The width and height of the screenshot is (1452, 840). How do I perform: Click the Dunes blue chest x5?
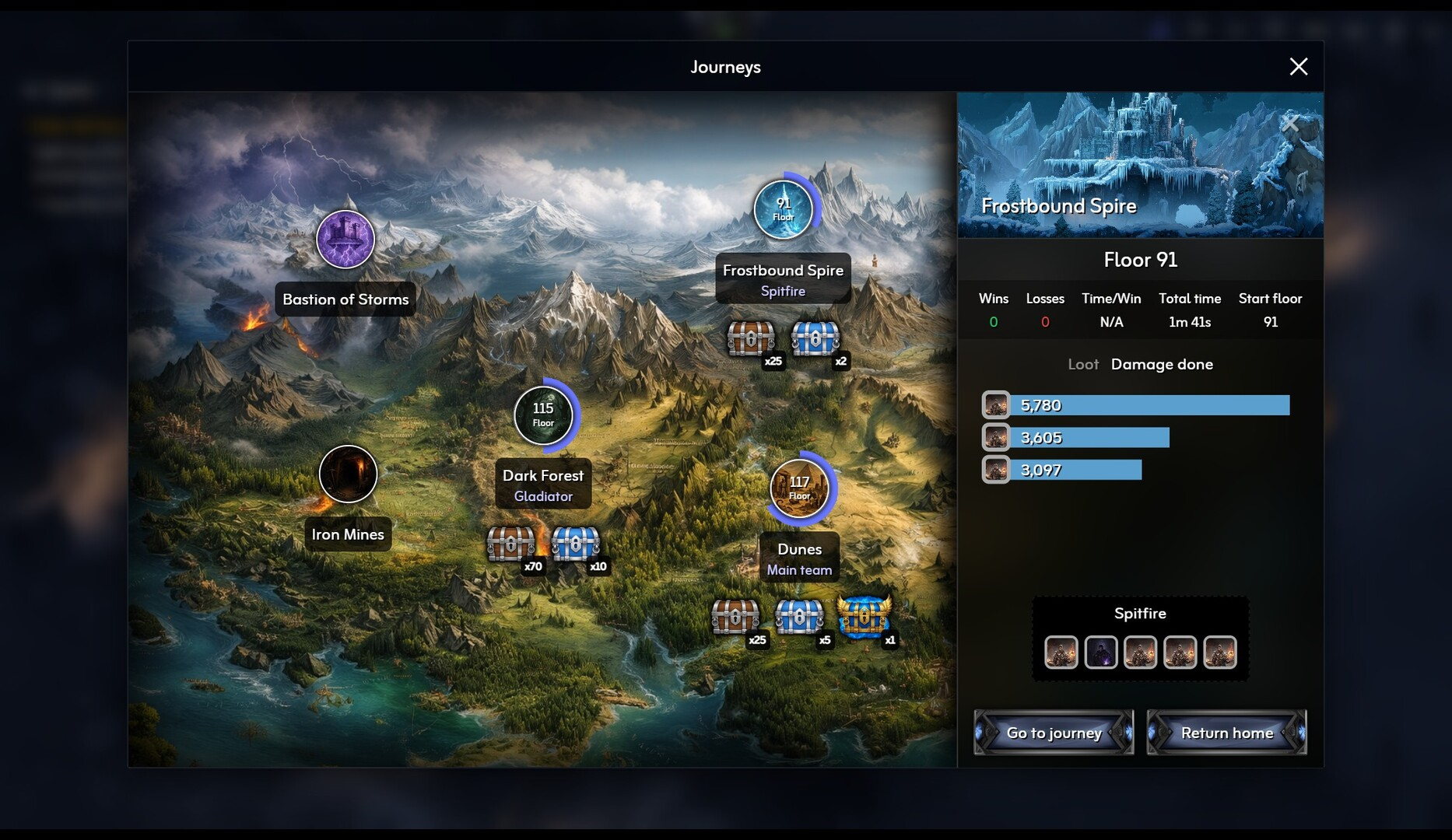coord(799,618)
